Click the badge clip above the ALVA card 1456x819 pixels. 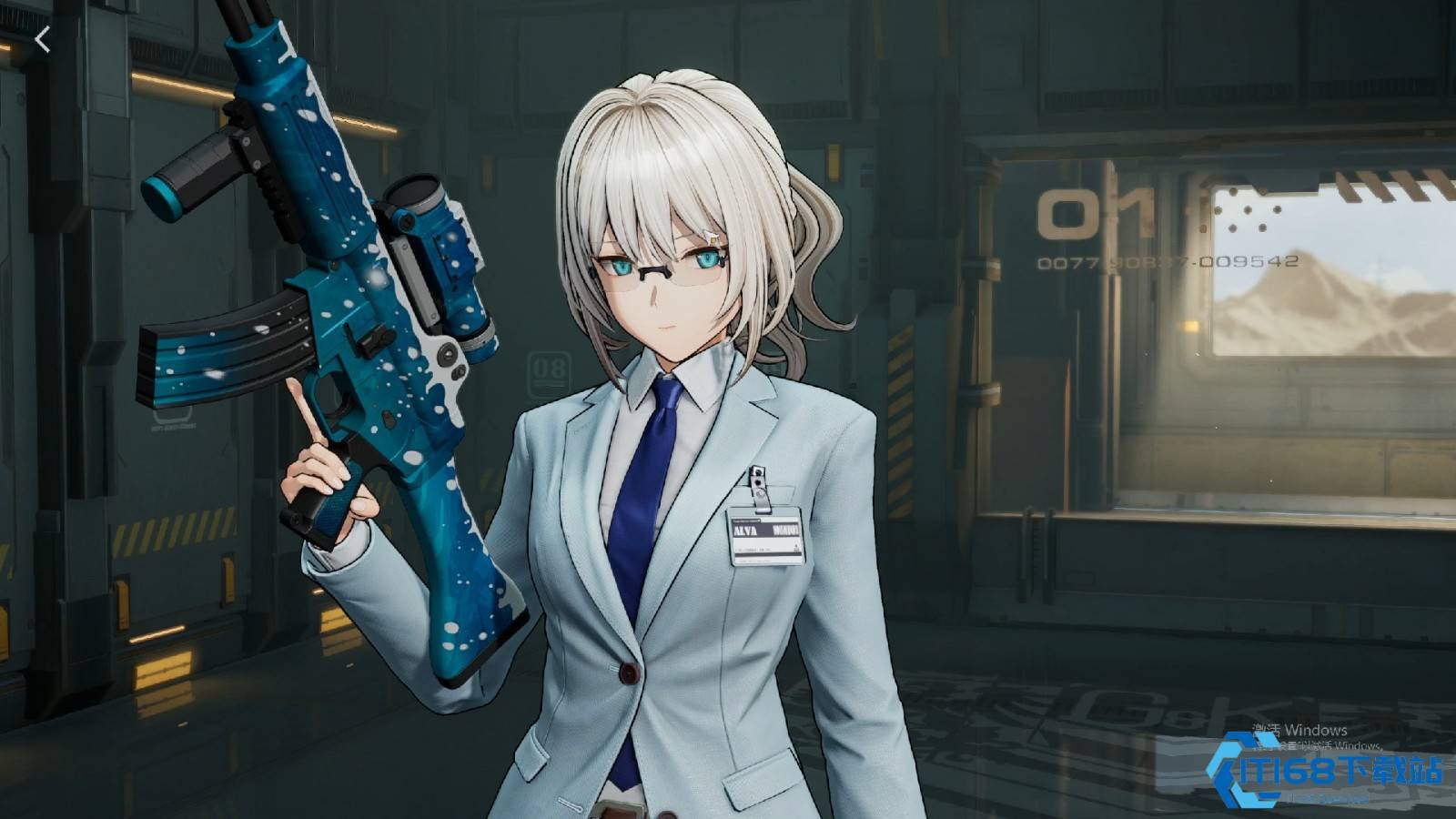click(x=758, y=482)
